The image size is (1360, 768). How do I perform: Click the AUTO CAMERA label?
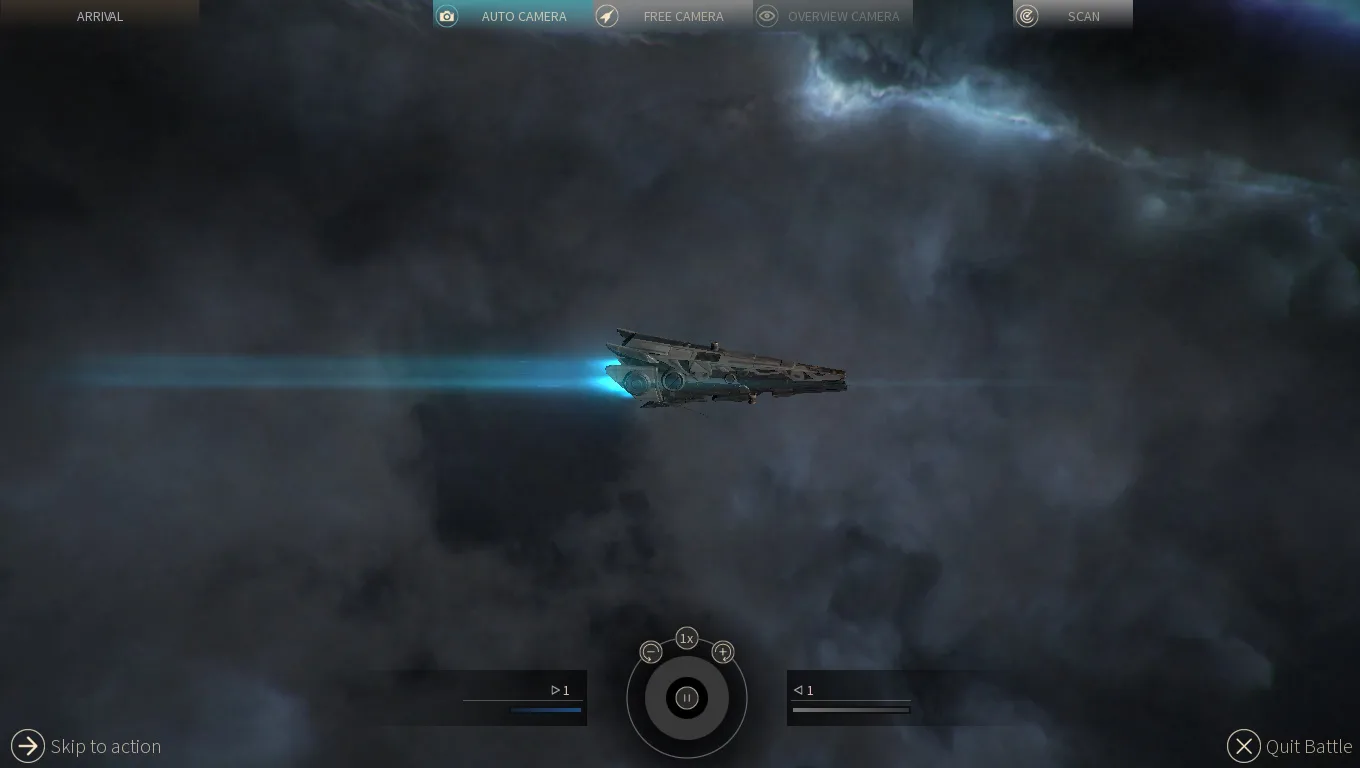tap(524, 16)
